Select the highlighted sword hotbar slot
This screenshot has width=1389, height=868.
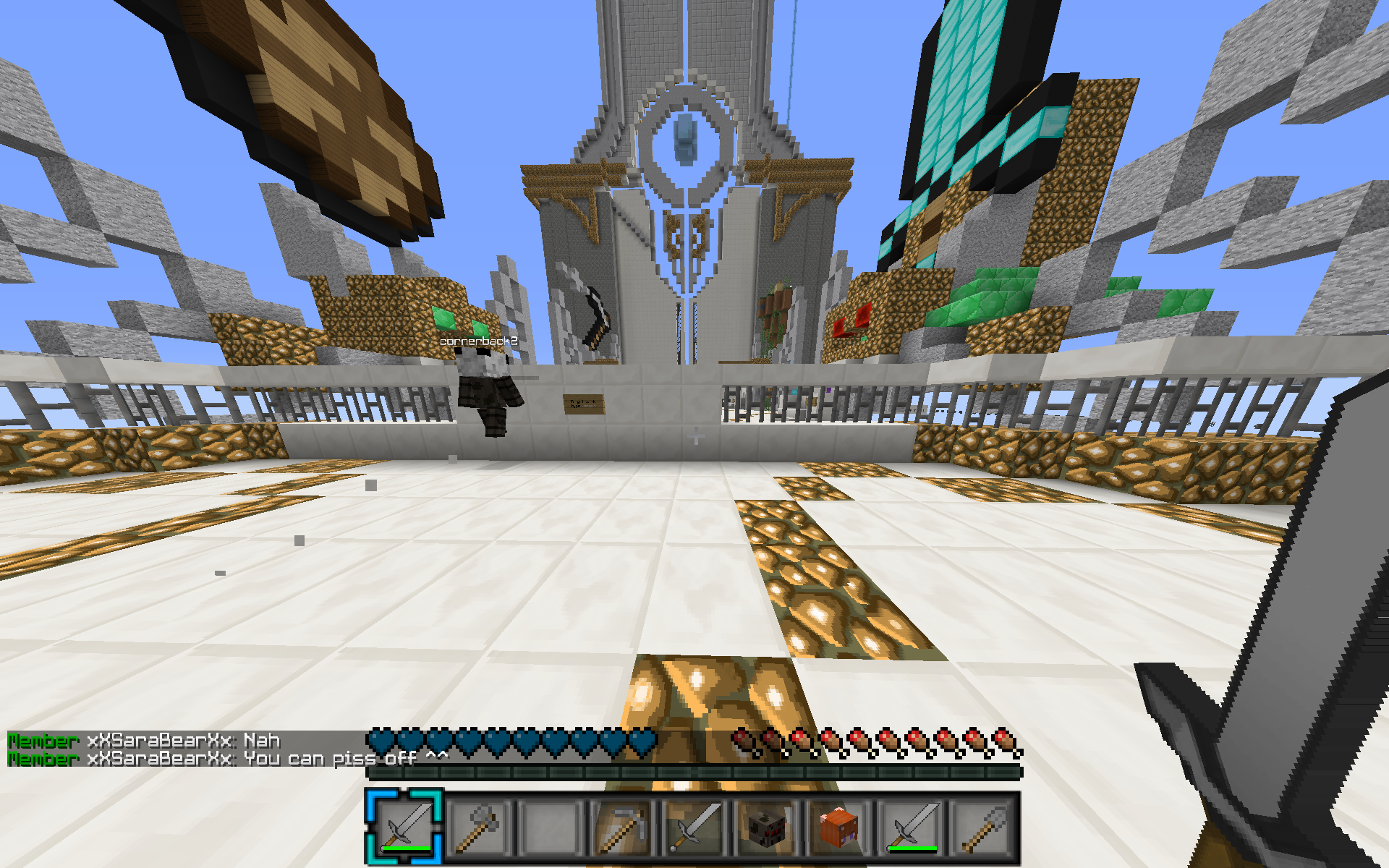tap(405, 826)
